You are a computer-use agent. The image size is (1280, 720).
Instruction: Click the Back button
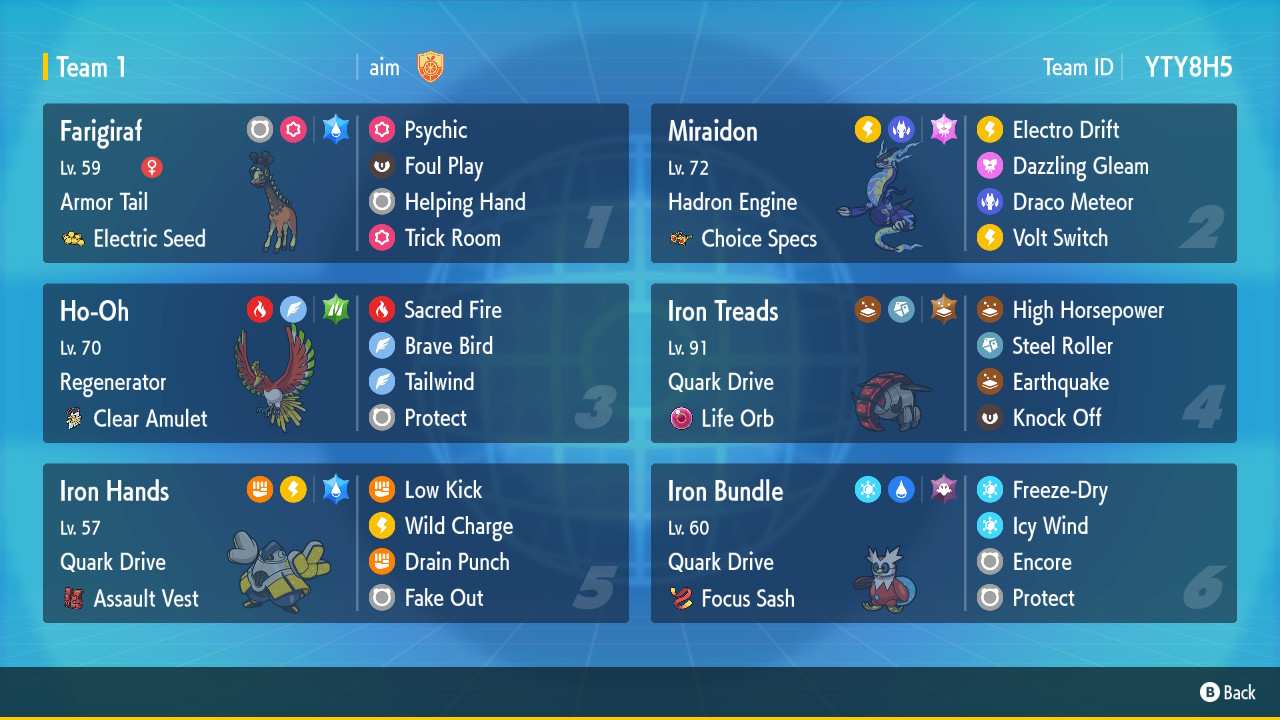[x=1228, y=692]
